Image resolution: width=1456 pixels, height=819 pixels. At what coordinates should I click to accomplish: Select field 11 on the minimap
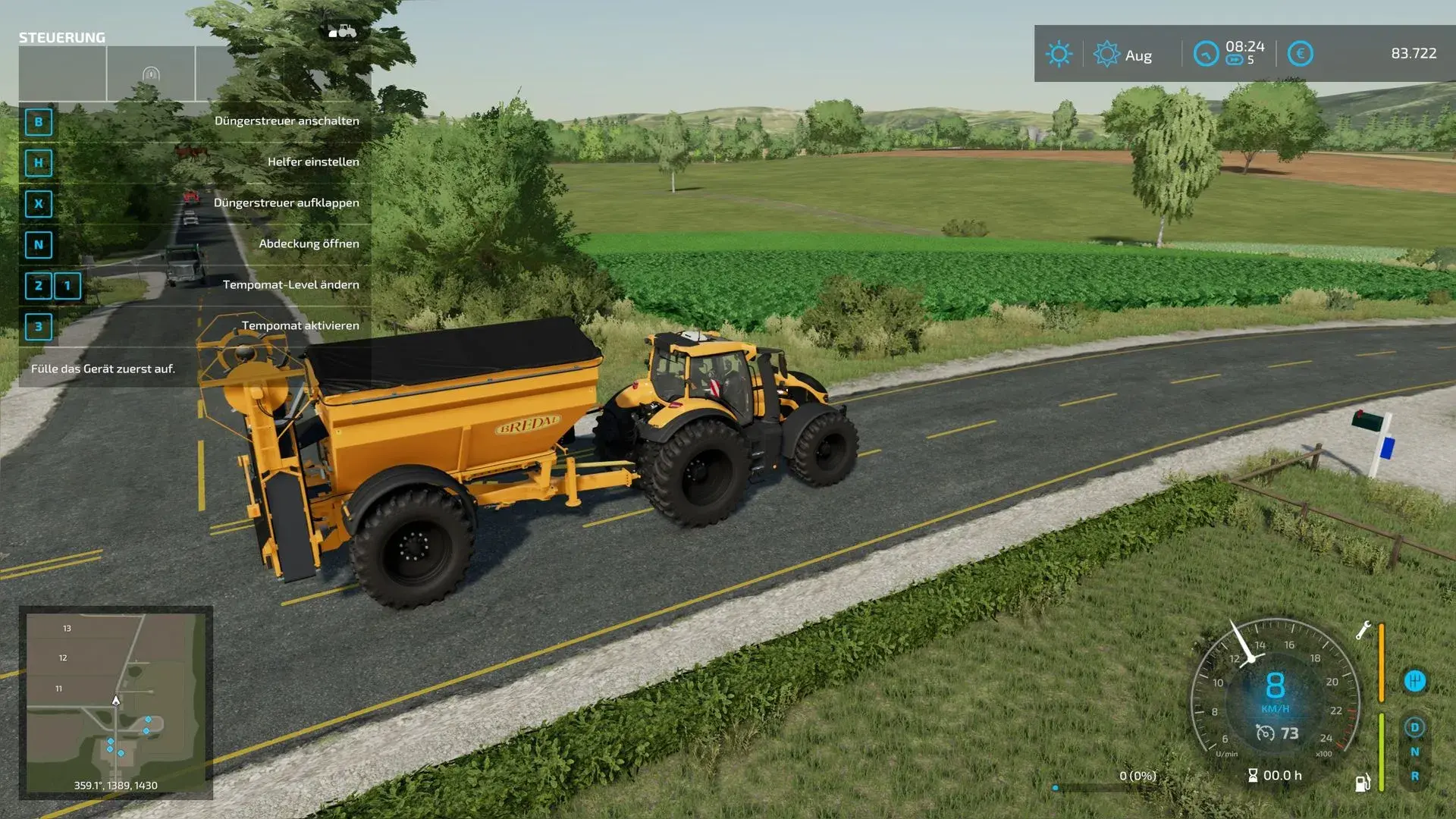59,689
